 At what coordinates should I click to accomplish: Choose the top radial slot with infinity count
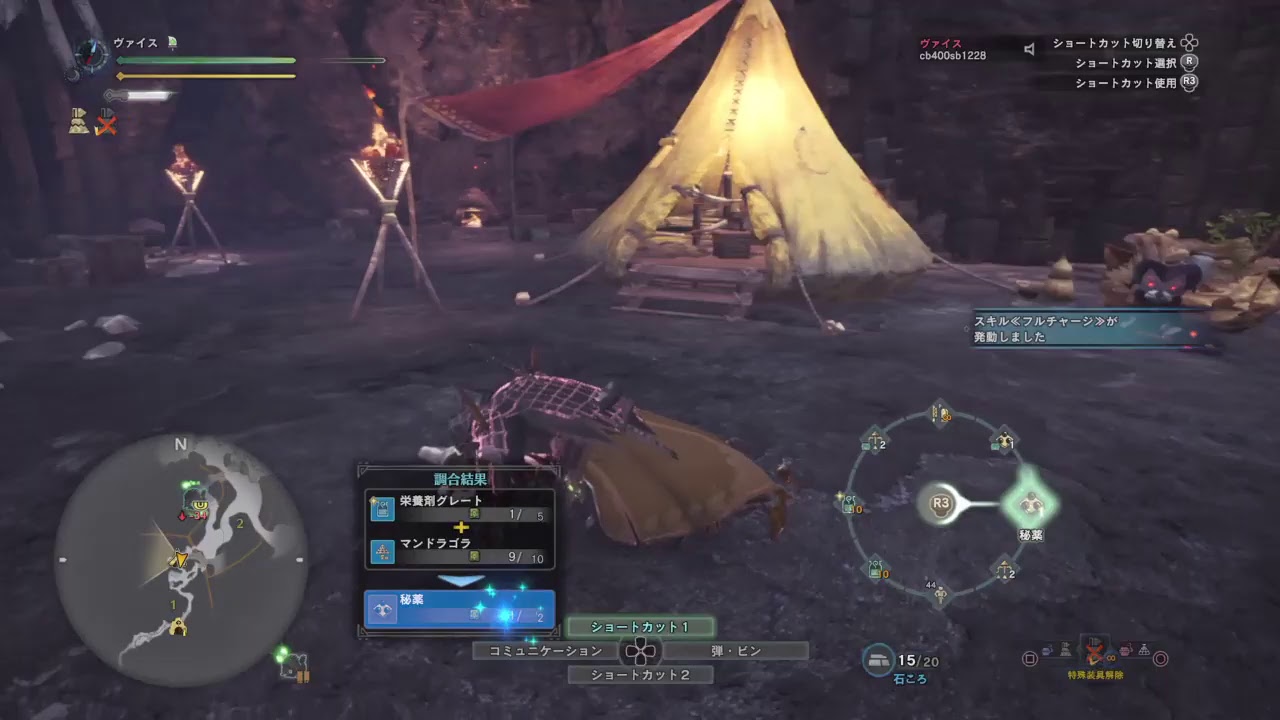(x=940, y=413)
